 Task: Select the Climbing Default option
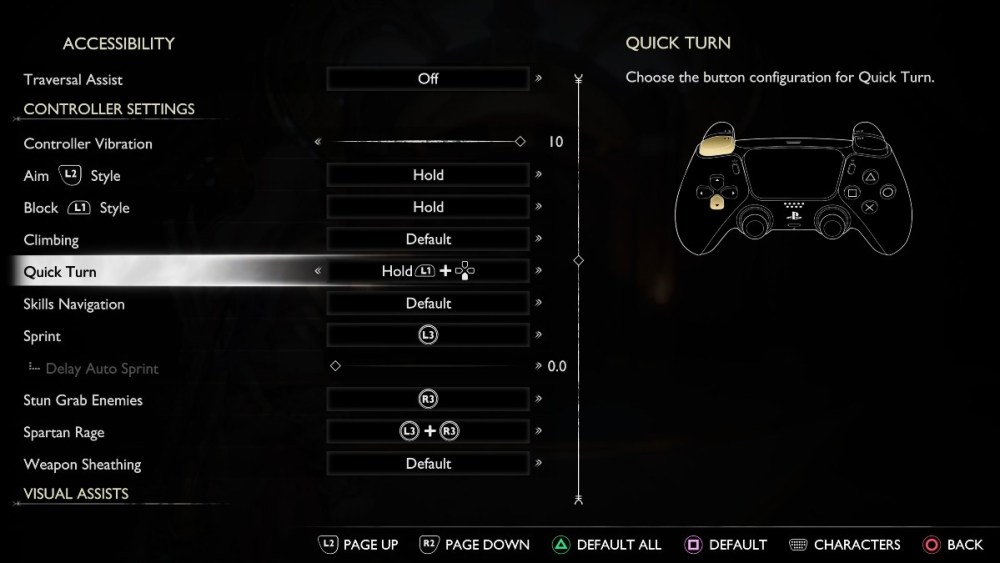(427, 239)
